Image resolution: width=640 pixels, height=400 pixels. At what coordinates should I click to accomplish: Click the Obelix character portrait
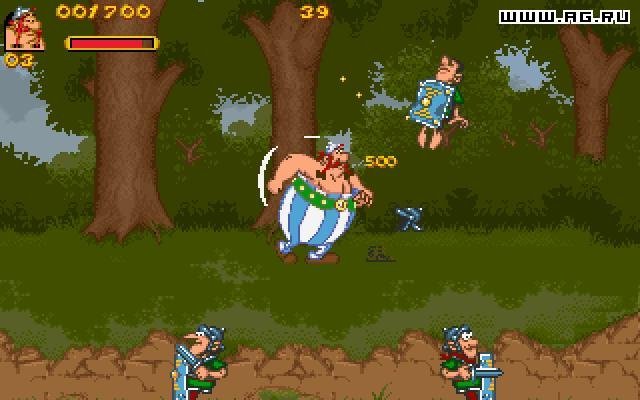(24, 28)
